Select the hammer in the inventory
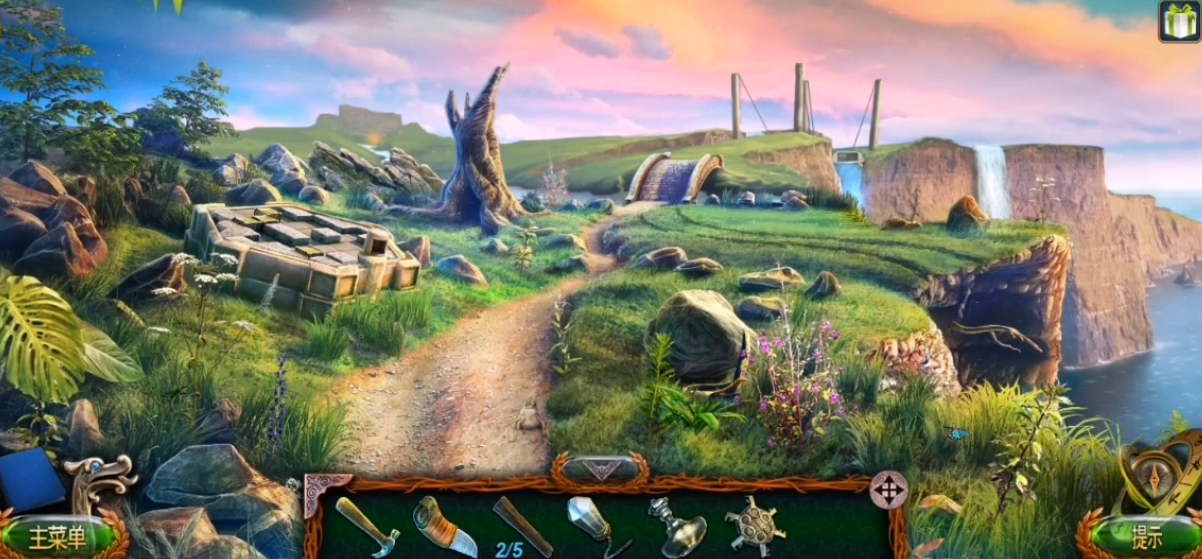This screenshot has height=559, width=1202. [x=367, y=524]
